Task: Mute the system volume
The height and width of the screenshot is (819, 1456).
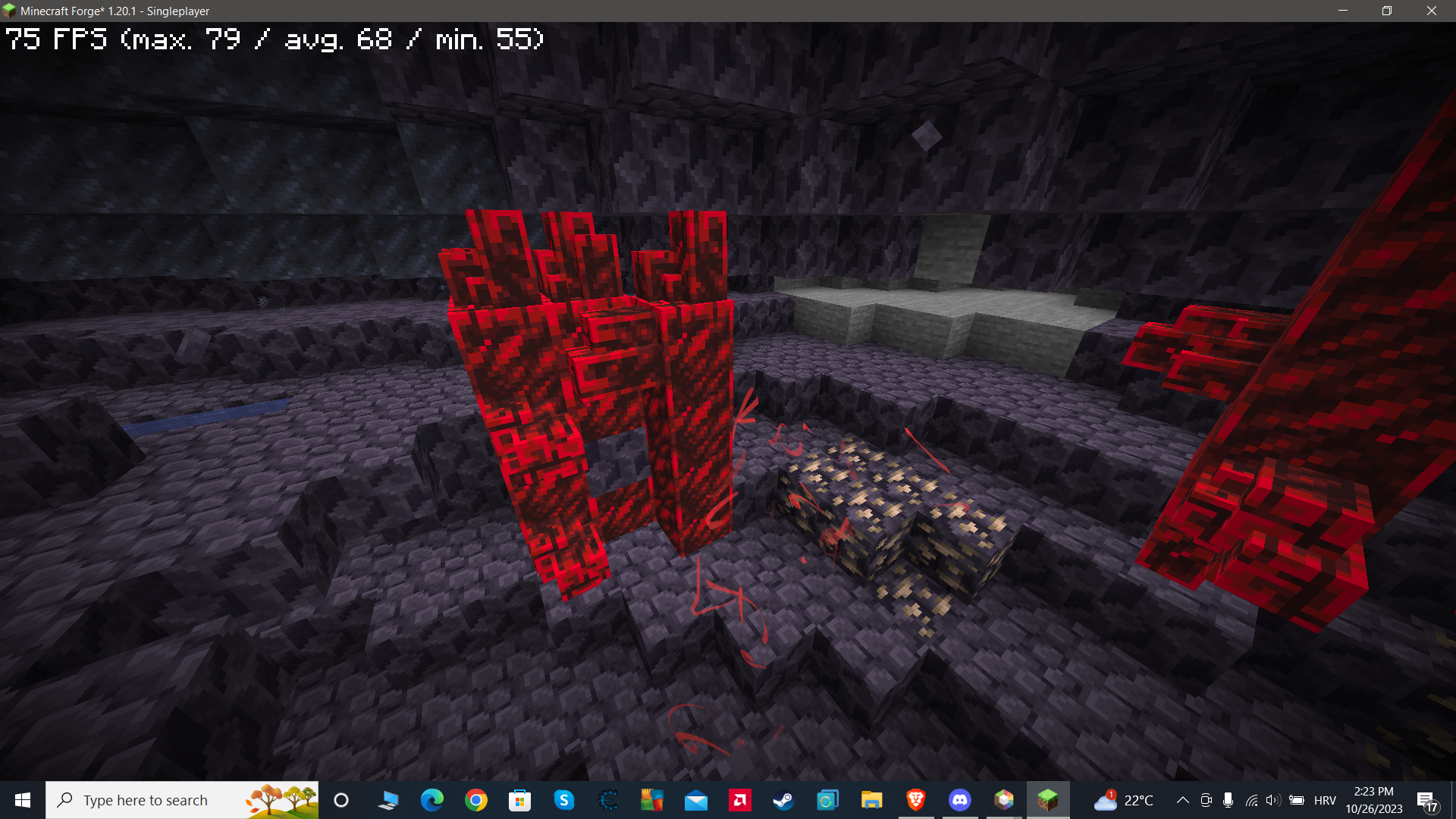Action: click(1274, 799)
